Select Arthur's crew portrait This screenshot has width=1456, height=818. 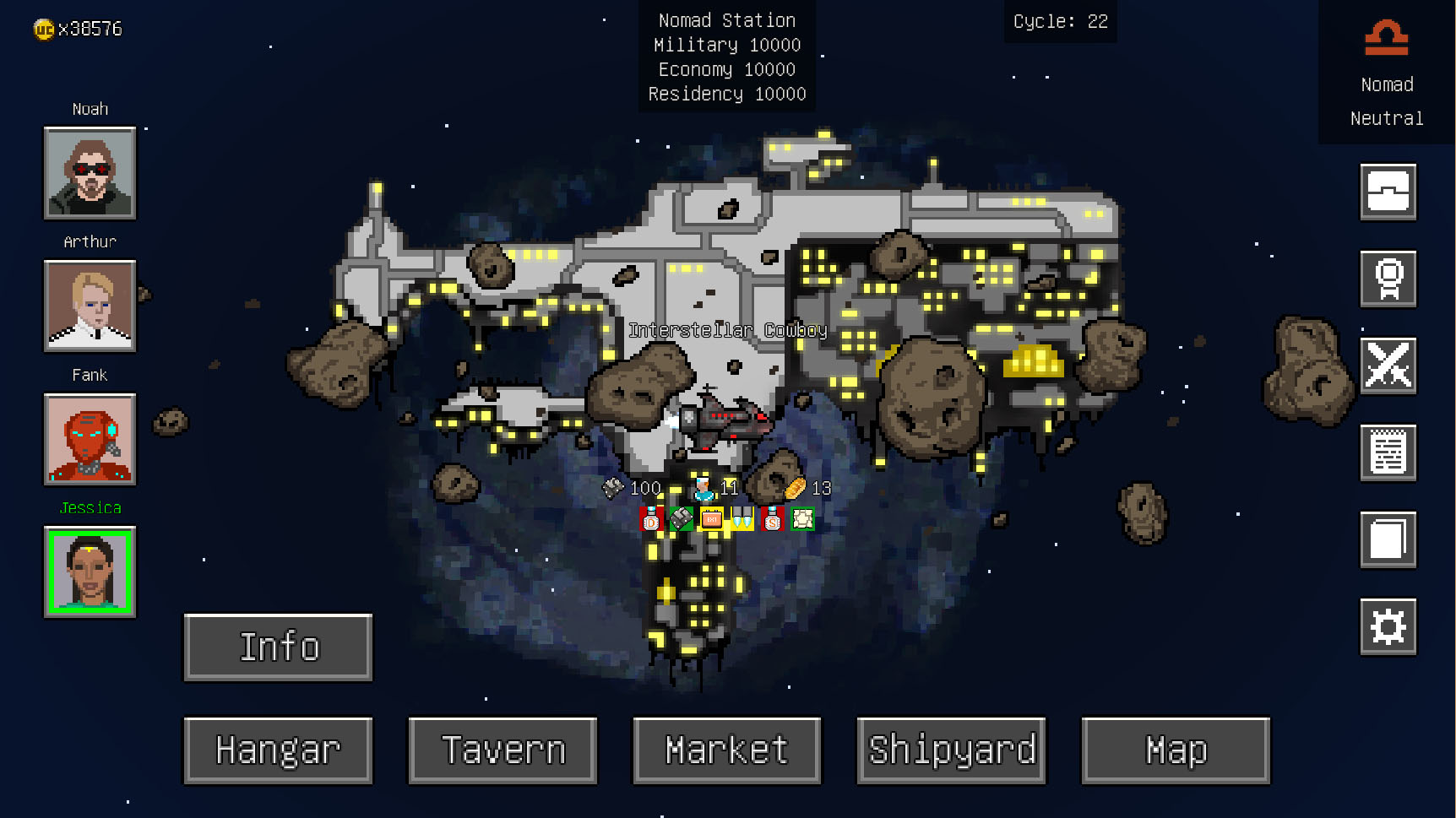[90, 306]
